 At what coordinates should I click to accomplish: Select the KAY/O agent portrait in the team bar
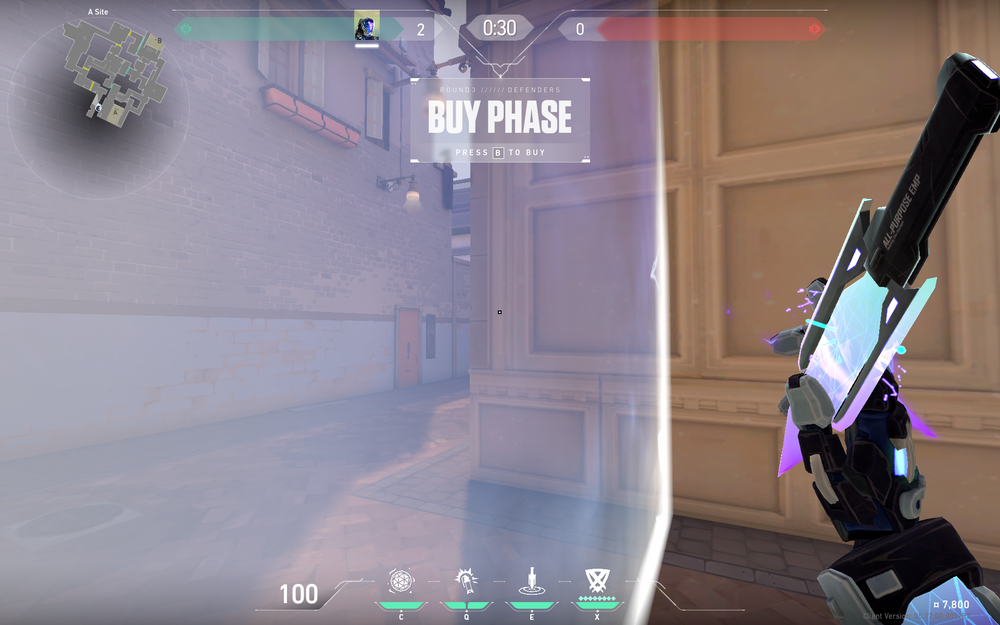tap(367, 28)
